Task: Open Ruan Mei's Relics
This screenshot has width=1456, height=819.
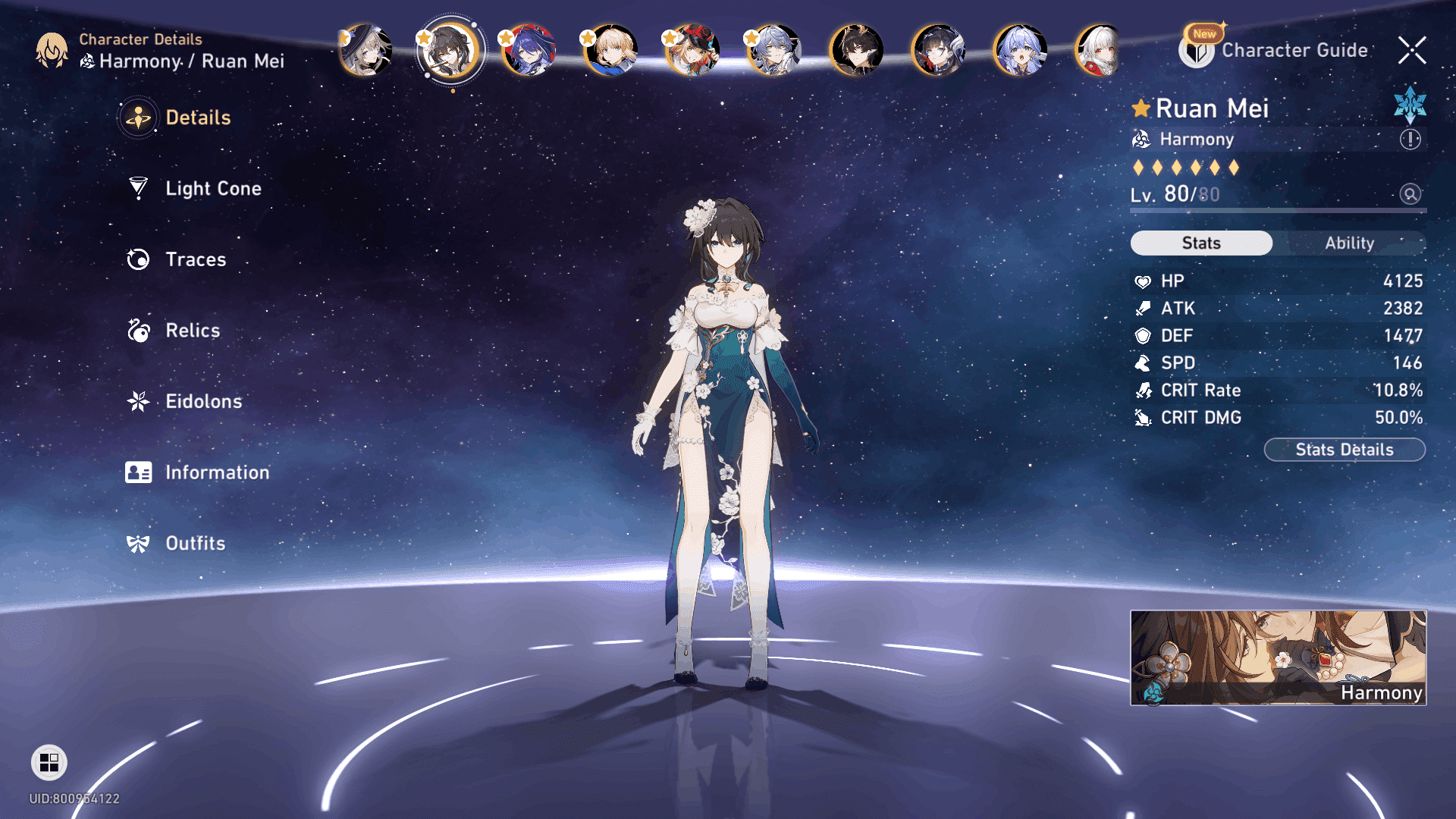Action: pos(192,331)
